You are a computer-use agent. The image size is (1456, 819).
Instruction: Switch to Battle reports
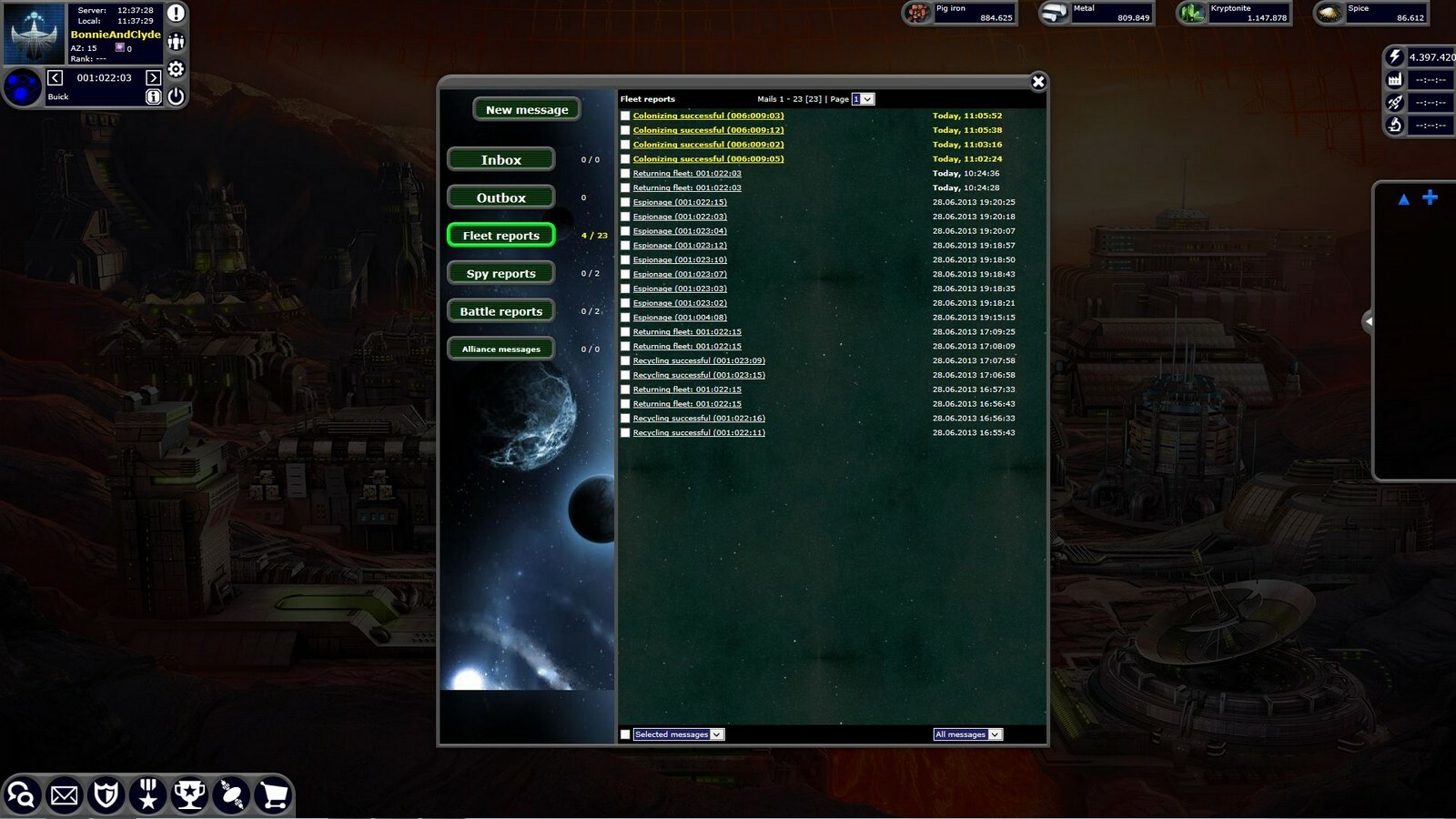tap(500, 310)
